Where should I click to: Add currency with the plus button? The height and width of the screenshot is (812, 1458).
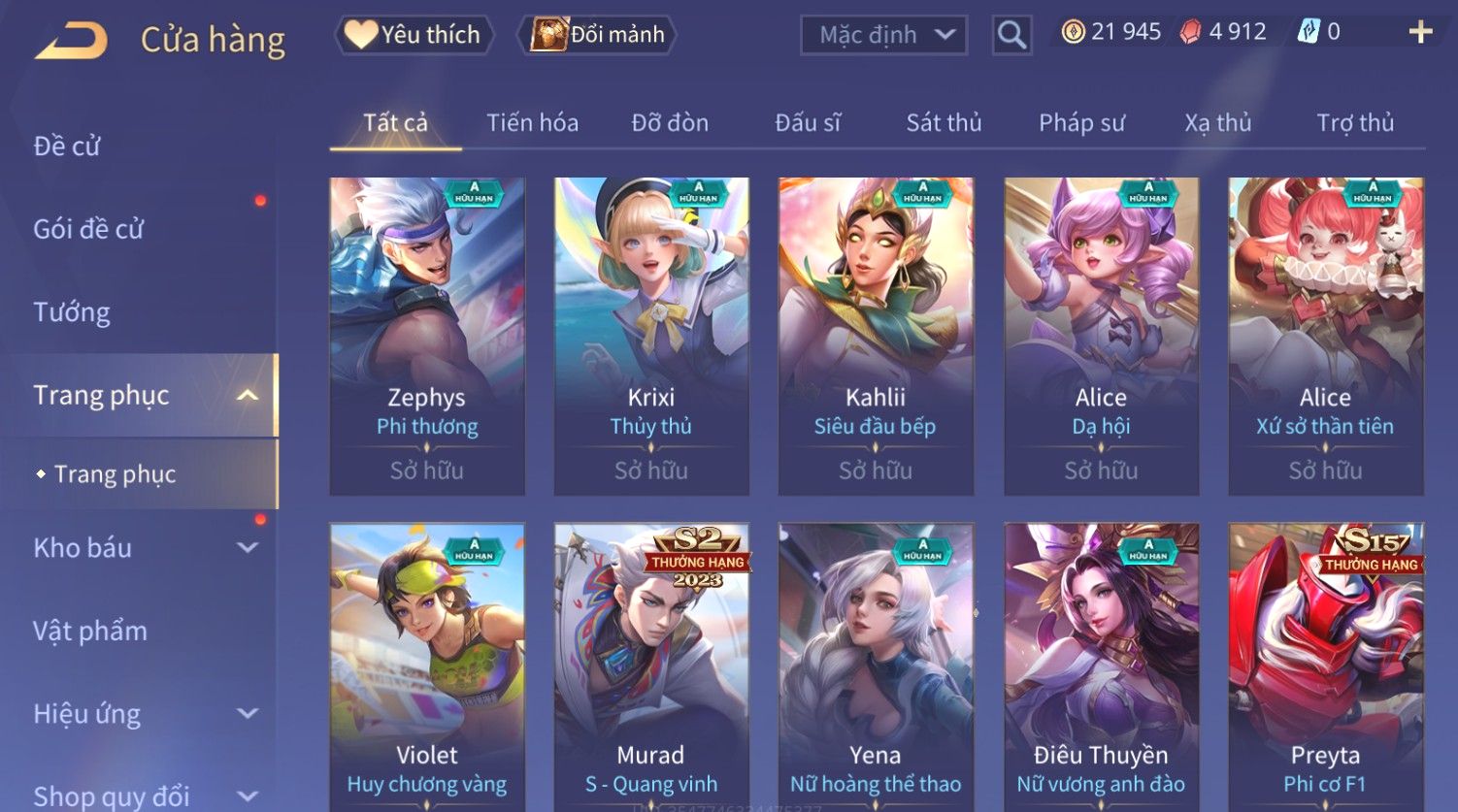click(1420, 33)
